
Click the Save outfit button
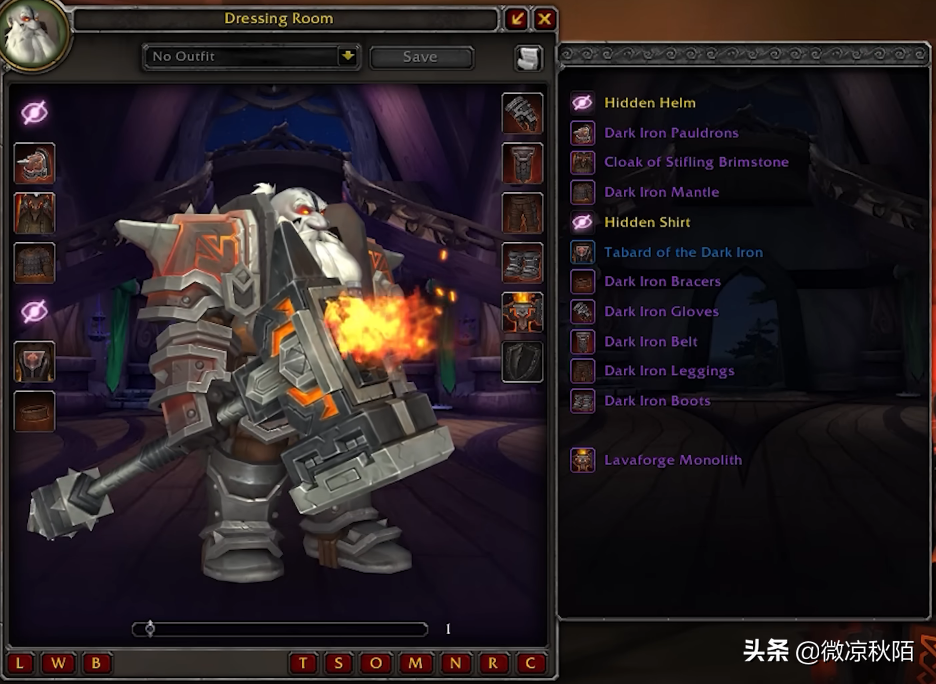(x=420, y=57)
